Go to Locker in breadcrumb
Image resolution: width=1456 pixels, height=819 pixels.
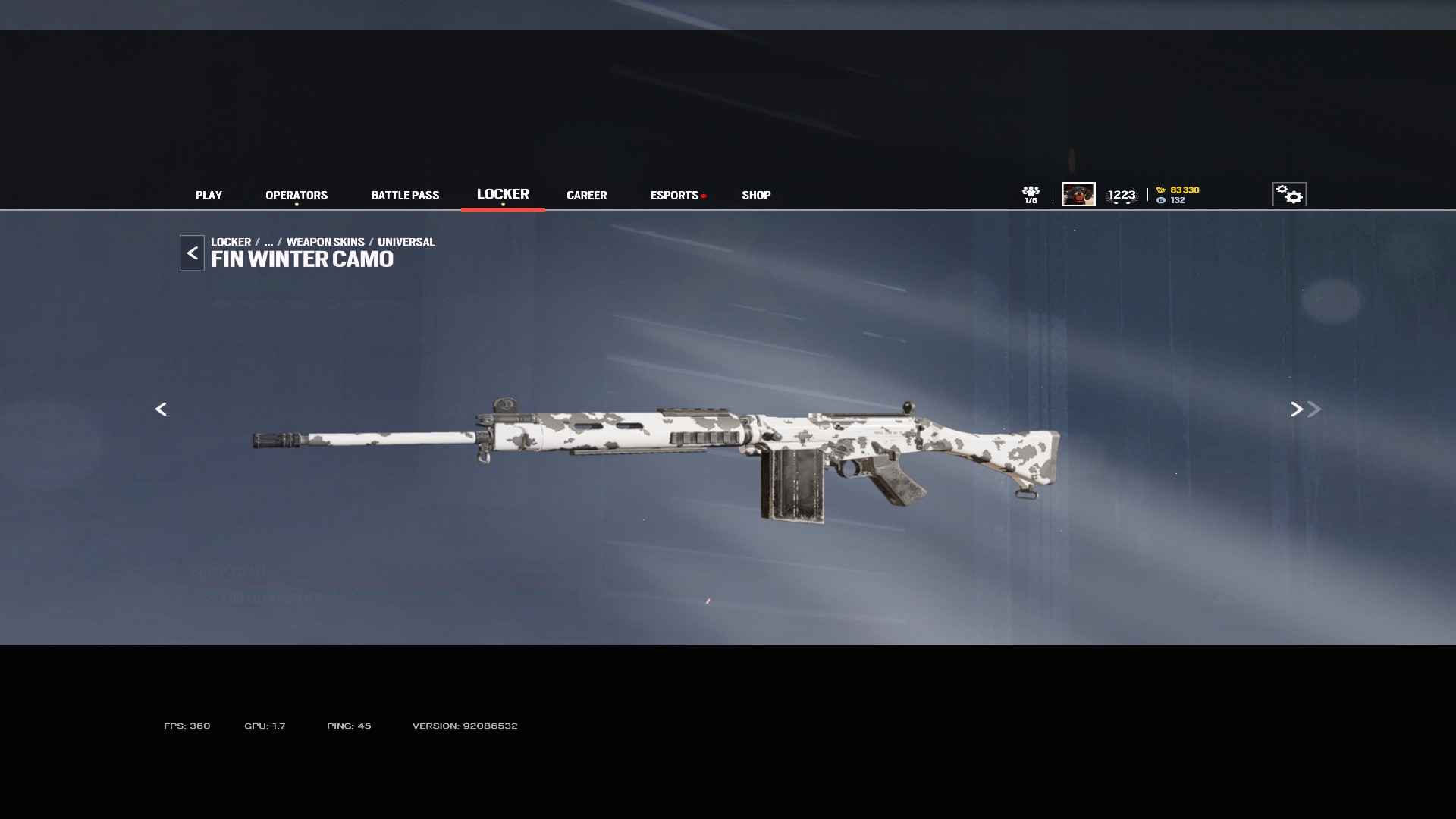(231, 242)
